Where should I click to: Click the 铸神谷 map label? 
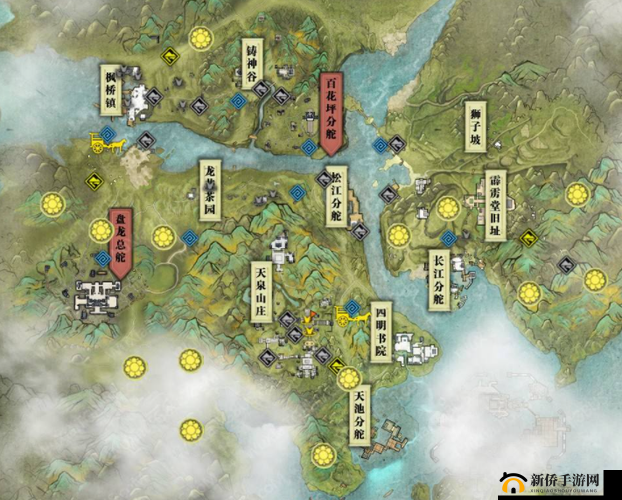(254, 65)
